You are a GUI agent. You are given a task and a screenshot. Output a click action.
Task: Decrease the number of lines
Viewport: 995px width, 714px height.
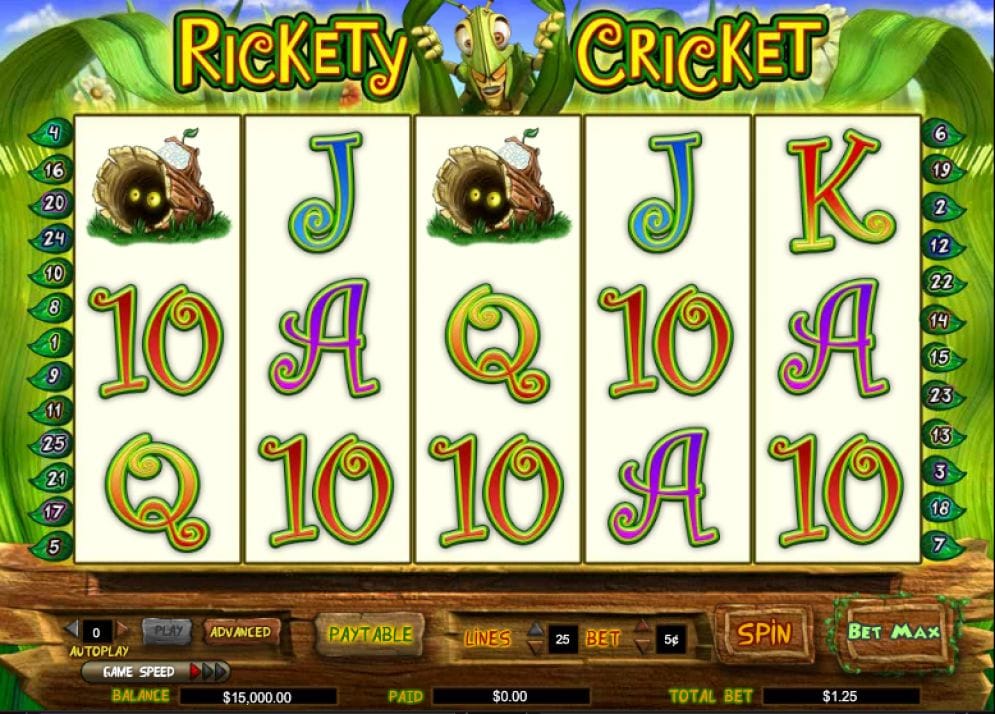click(536, 647)
